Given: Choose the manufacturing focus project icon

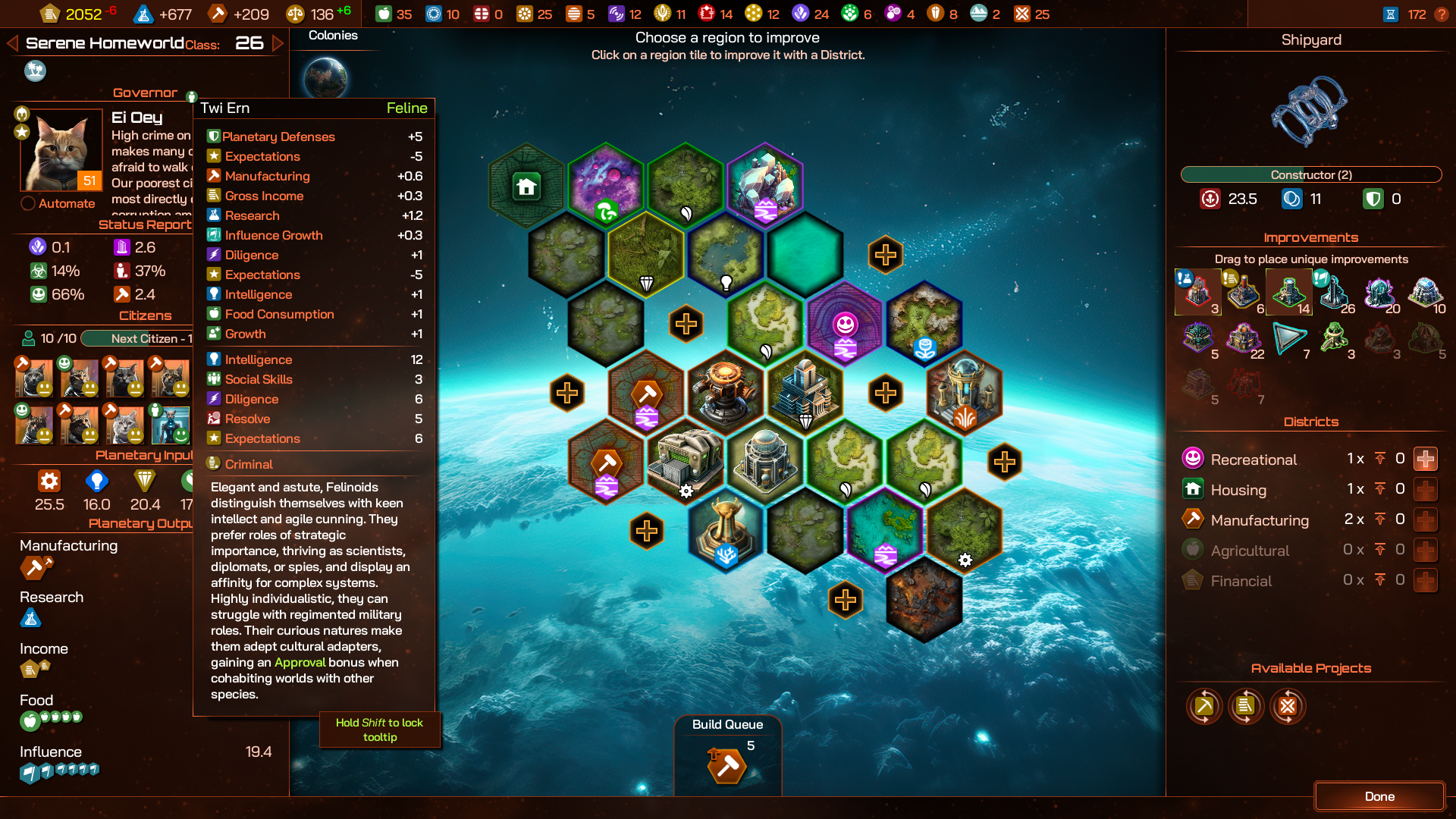Looking at the screenshot, I should tap(1204, 707).
